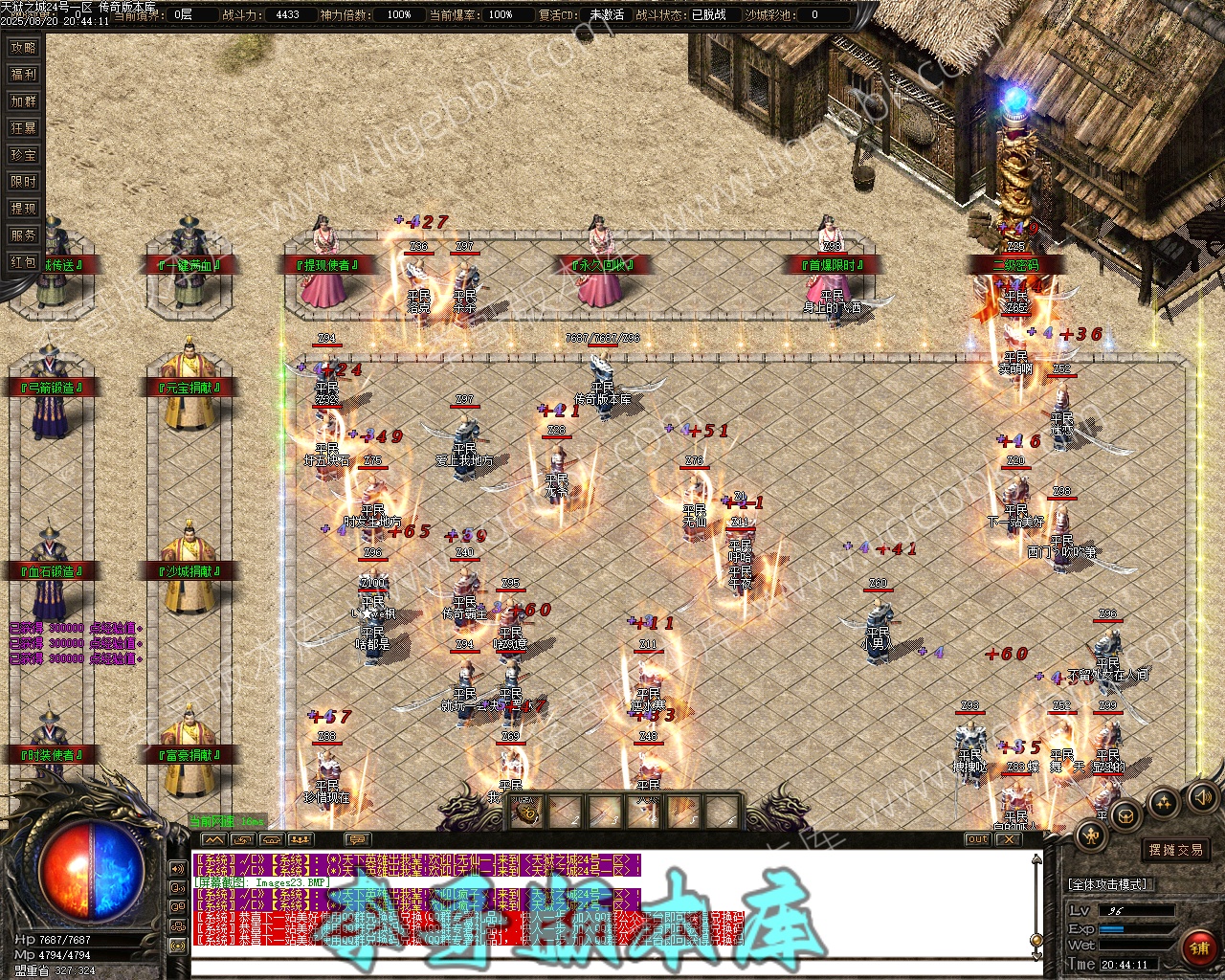Open the 限时 limited-time menu
The image size is (1225, 980).
pos(23,181)
